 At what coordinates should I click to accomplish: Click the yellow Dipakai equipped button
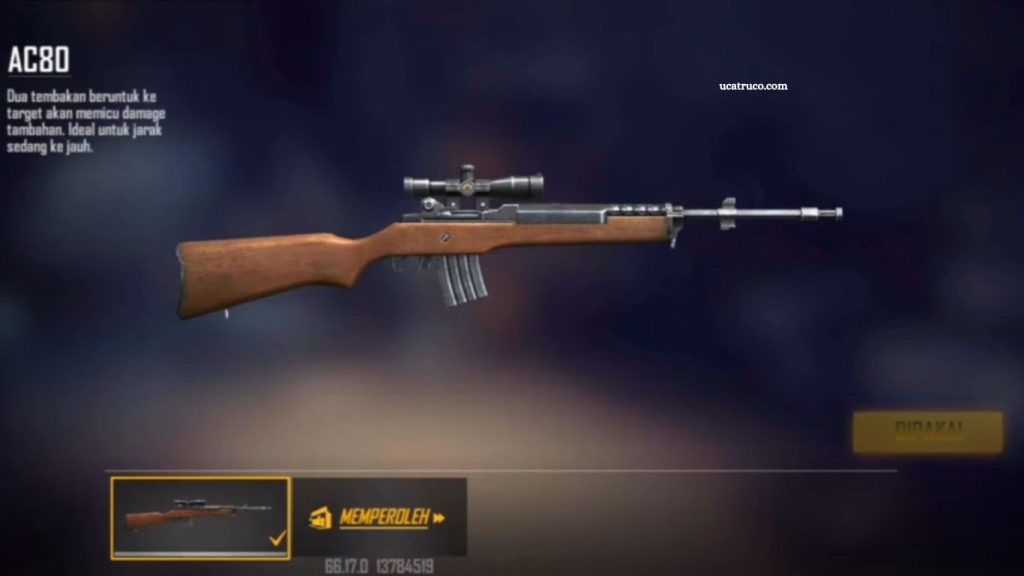point(927,432)
